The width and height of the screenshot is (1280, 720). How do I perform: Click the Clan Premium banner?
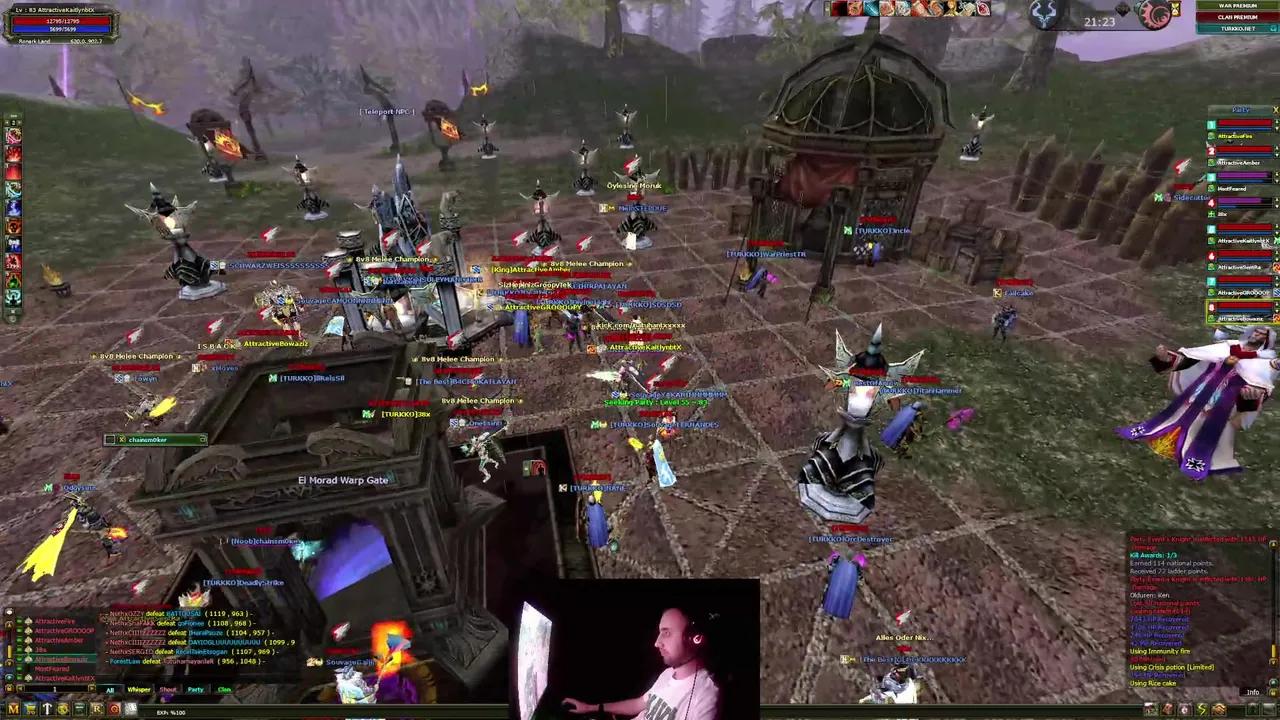1238,17
